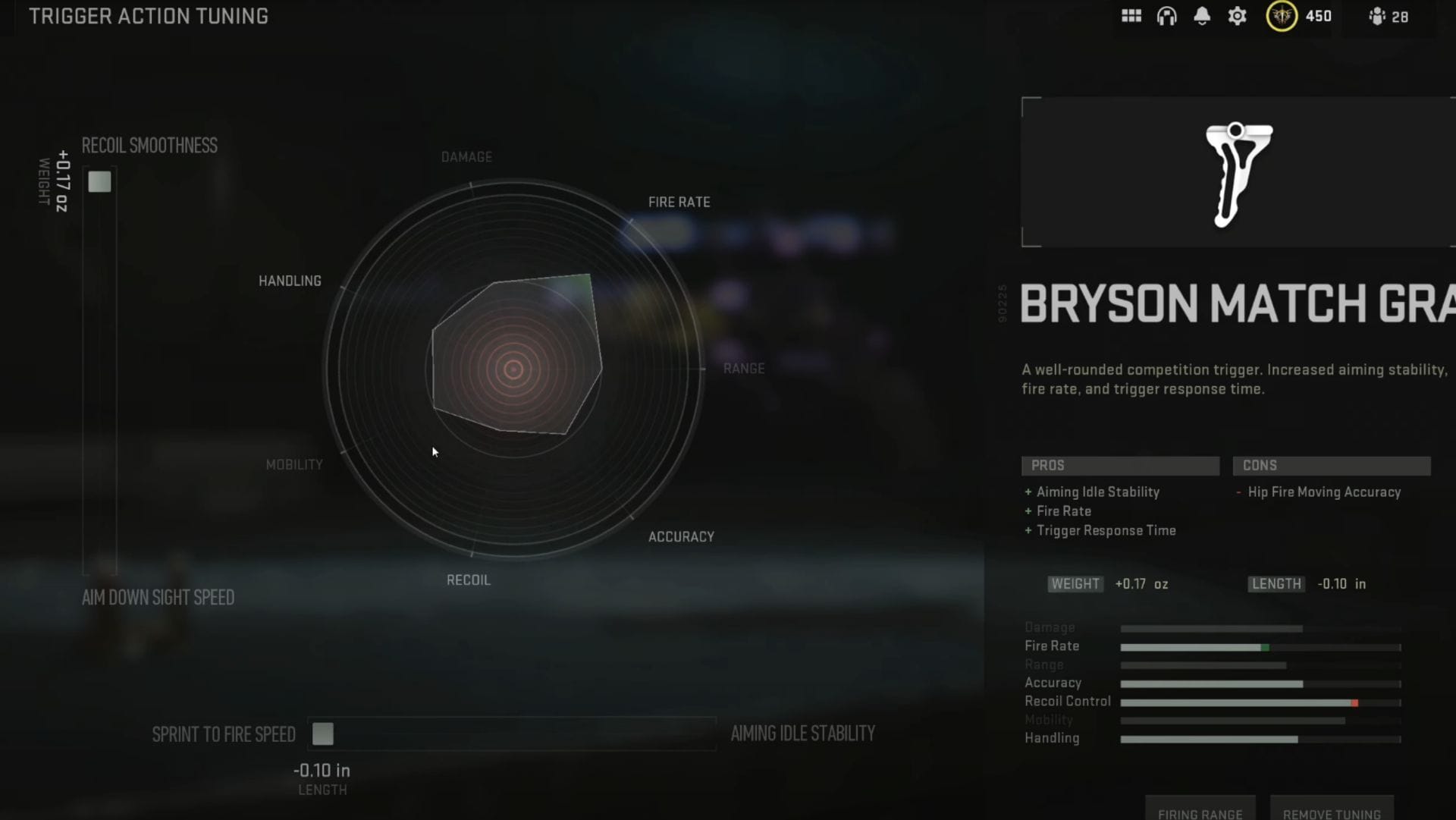Open the settings gear icon
This screenshot has width=1456, height=820.
coord(1237,16)
